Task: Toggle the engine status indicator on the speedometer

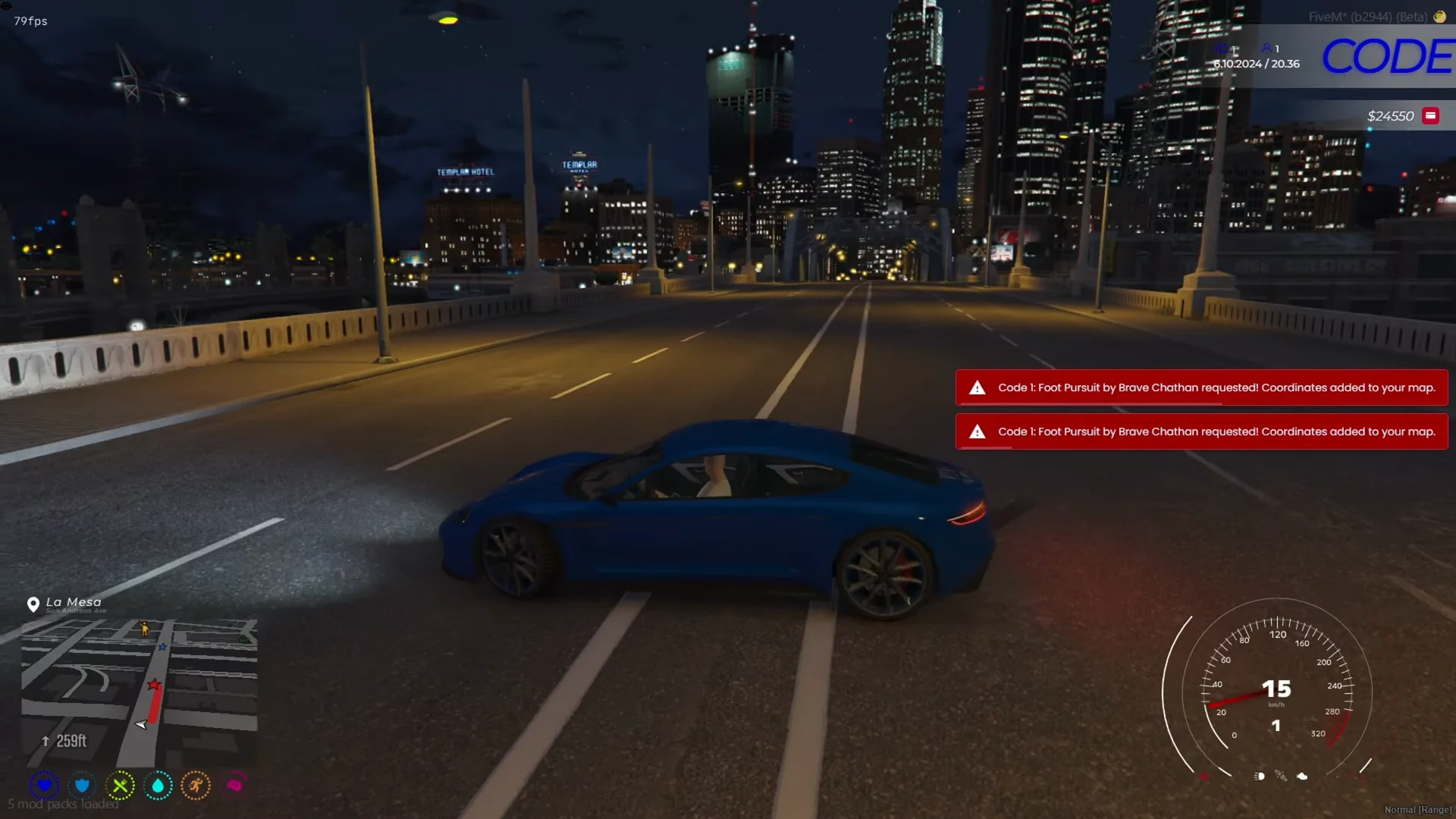Action: pos(1303,776)
